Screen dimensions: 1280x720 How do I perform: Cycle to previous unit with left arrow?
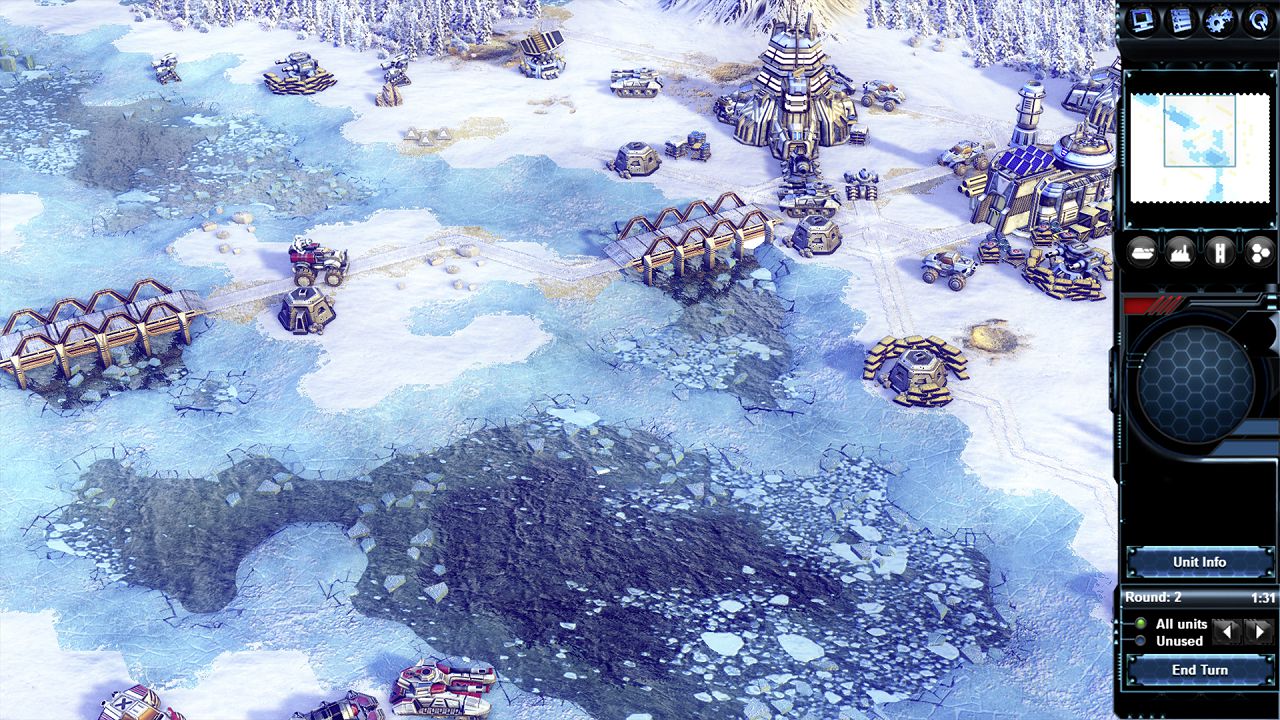1227,631
